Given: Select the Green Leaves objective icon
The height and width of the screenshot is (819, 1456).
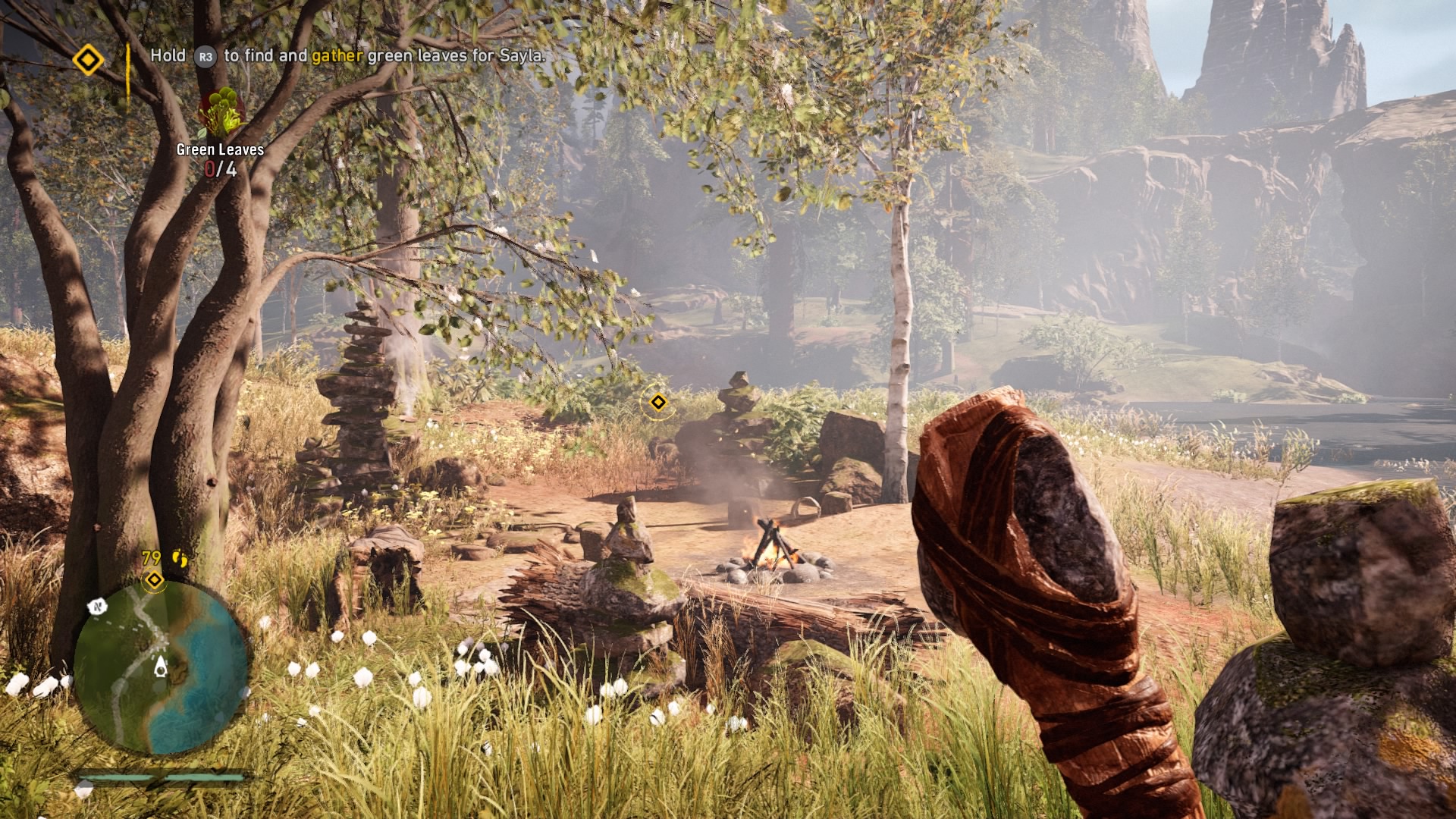Looking at the screenshot, I should 221,112.
